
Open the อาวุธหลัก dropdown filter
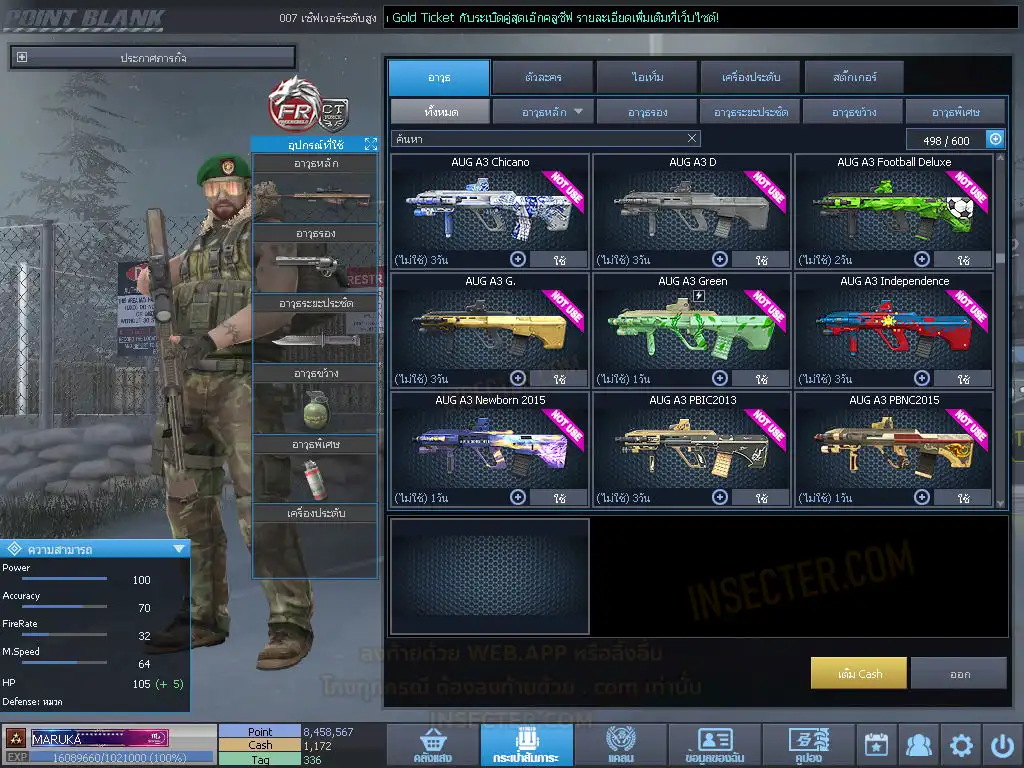[543, 112]
